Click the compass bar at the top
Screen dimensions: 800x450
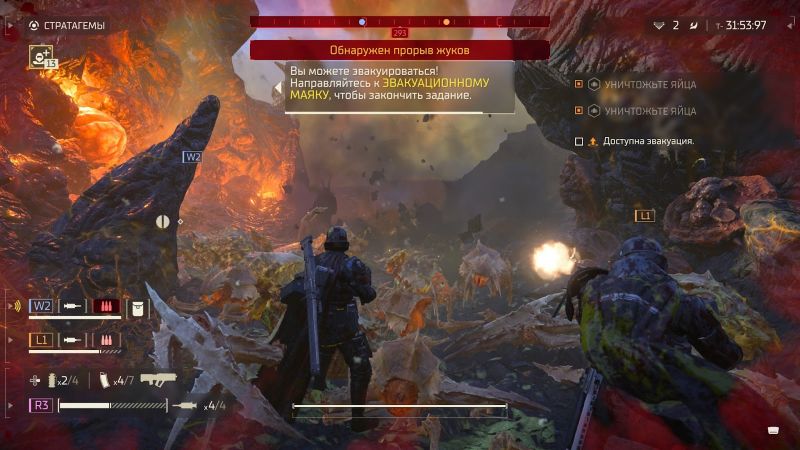pyautogui.click(x=400, y=21)
